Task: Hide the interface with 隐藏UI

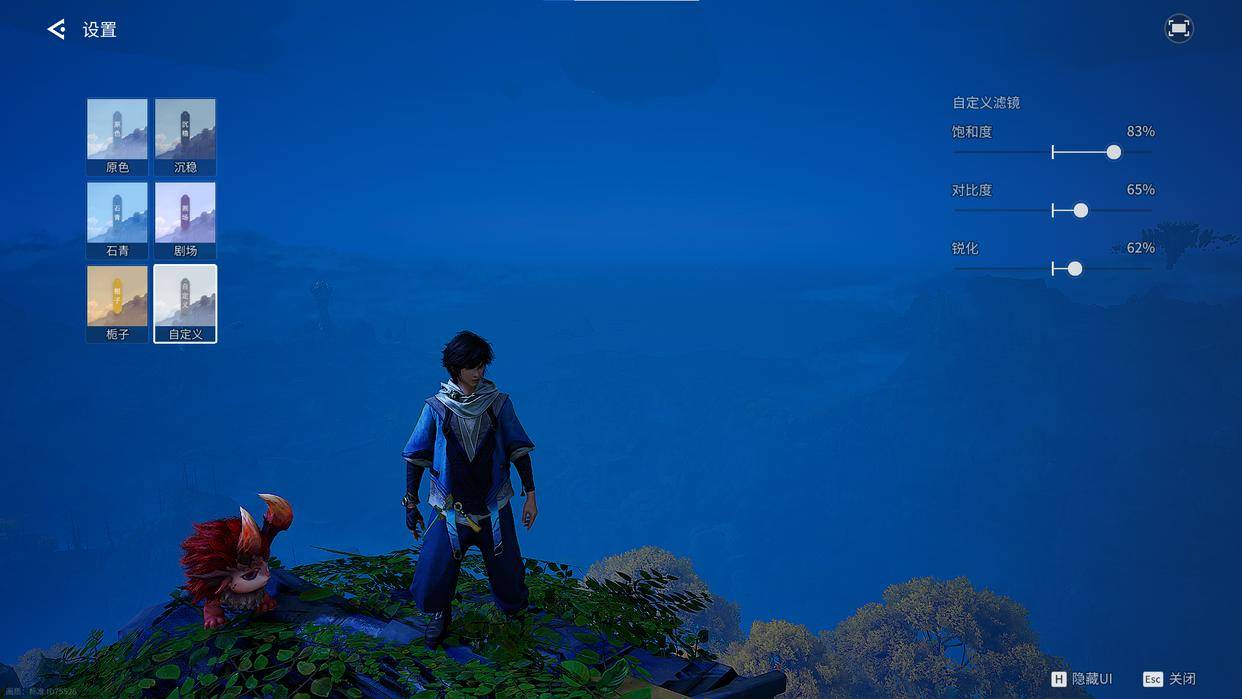Action: (x=1081, y=679)
